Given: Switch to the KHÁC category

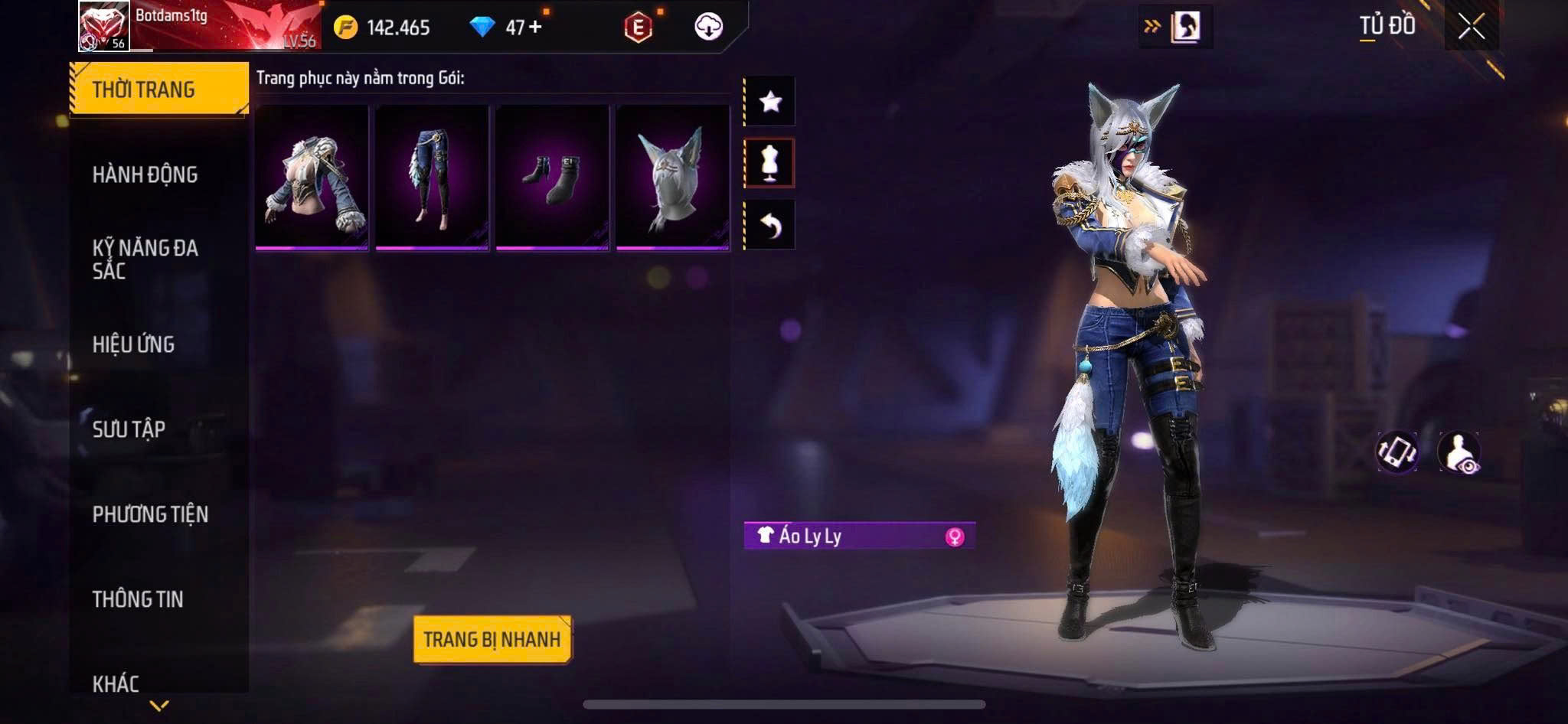Looking at the screenshot, I should point(116,683).
